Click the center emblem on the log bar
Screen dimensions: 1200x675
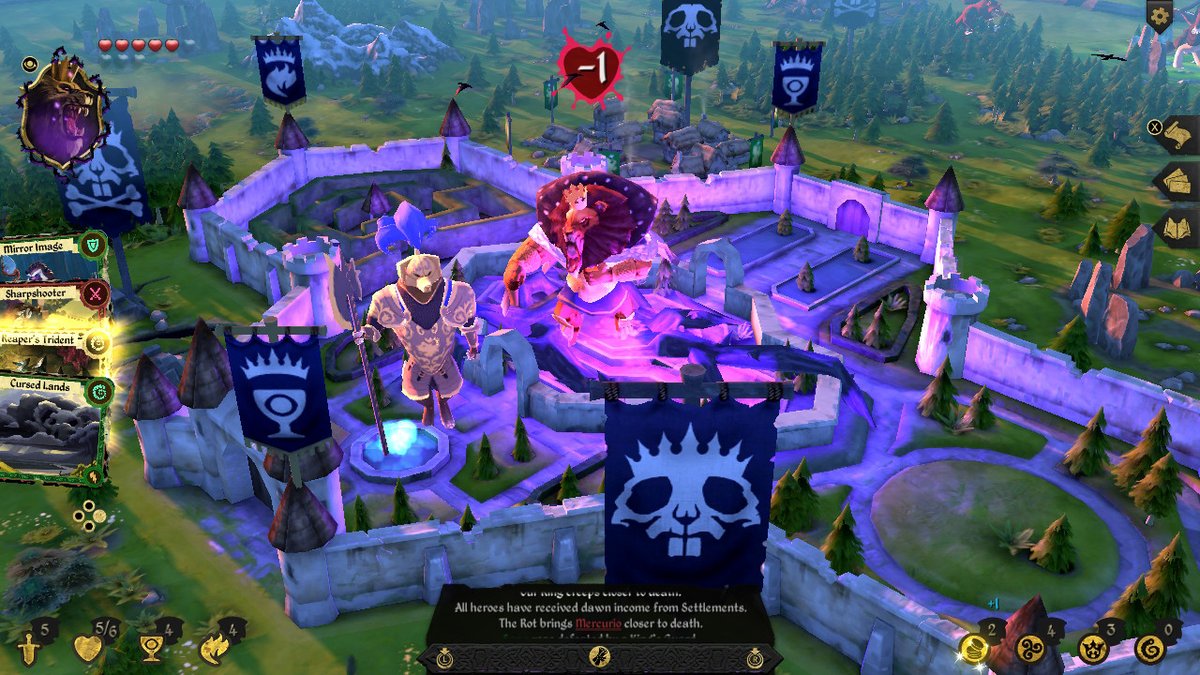click(x=599, y=657)
